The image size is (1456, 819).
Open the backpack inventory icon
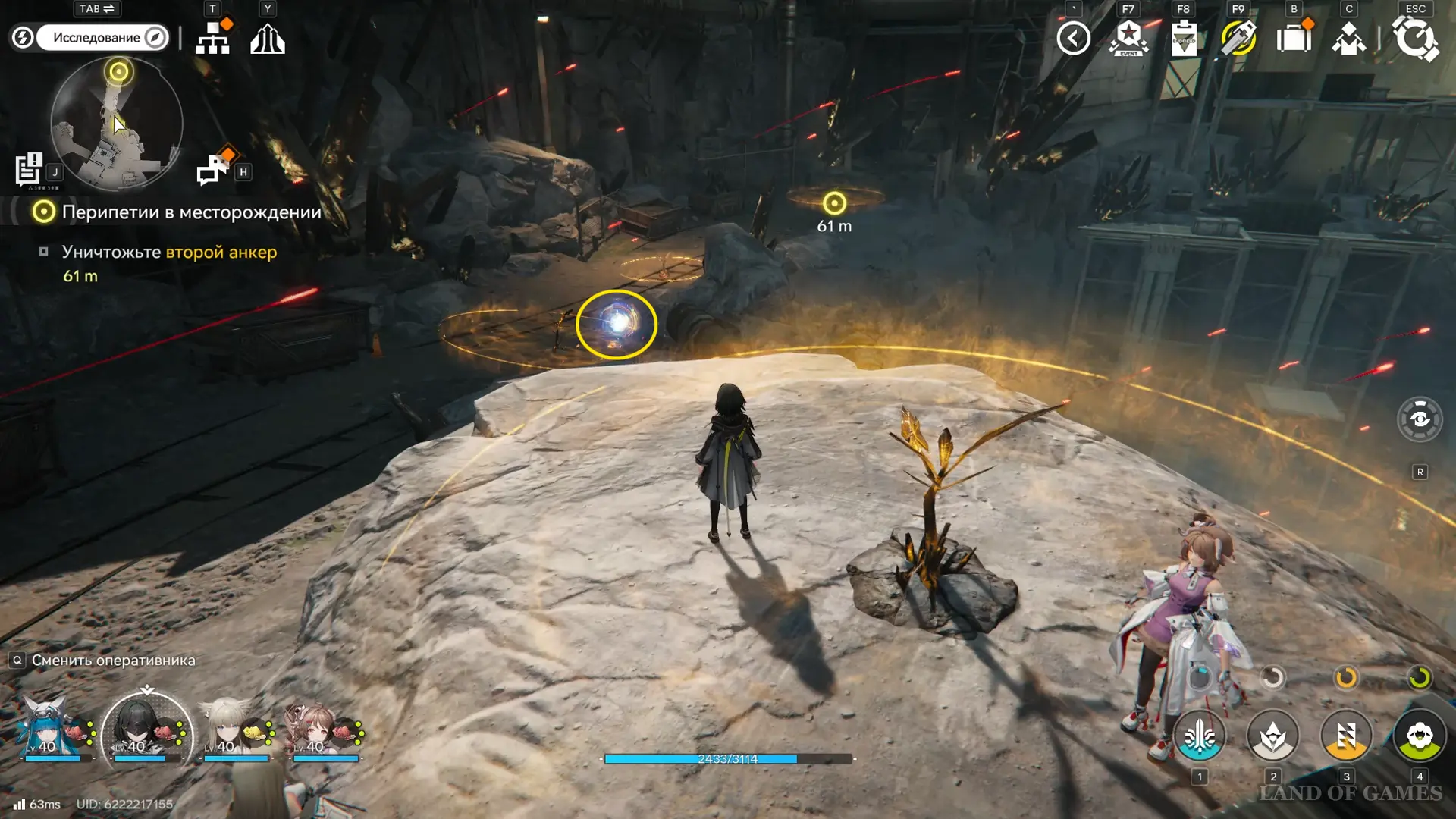coord(1294,38)
